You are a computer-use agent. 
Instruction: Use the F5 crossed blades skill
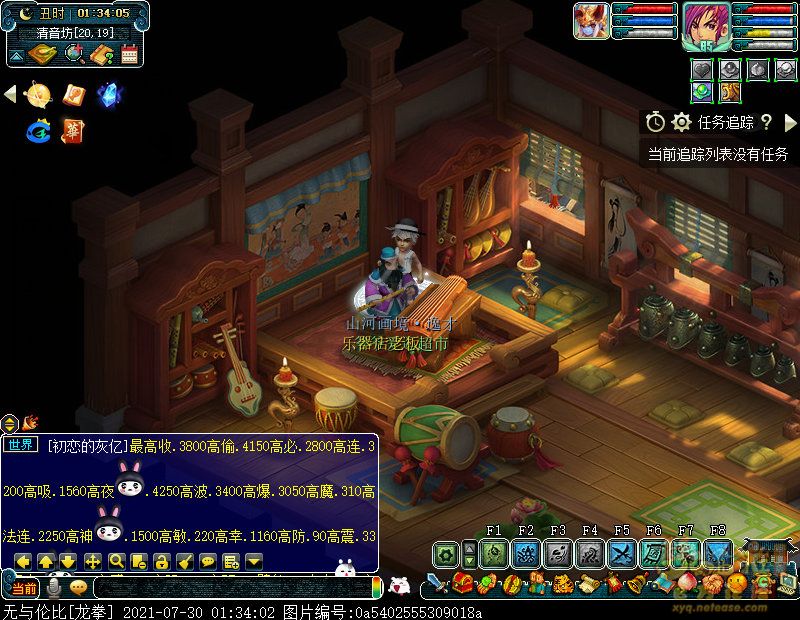tap(622, 554)
